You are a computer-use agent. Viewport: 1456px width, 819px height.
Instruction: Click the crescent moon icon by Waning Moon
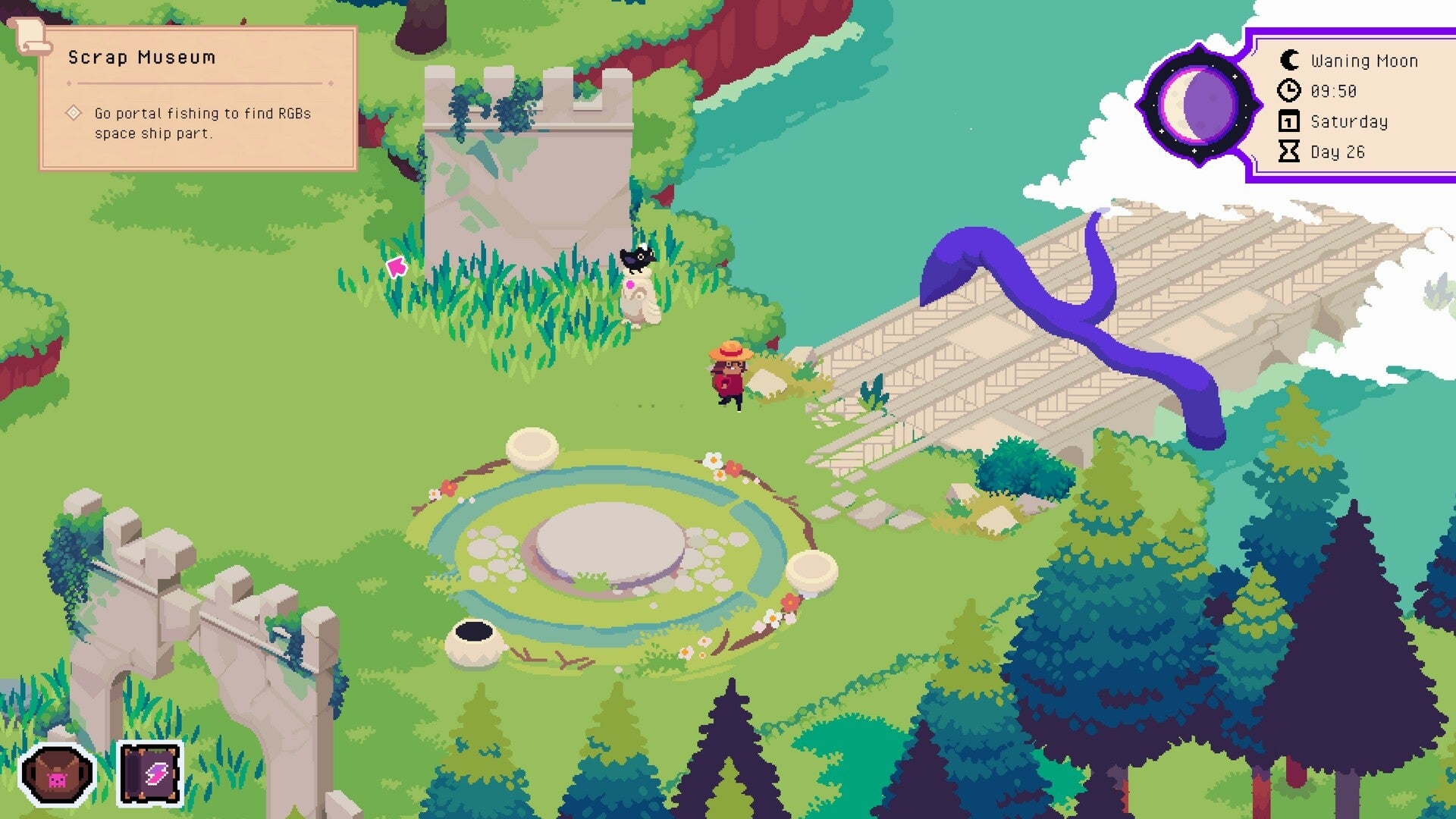pyautogui.click(x=1289, y=60)
